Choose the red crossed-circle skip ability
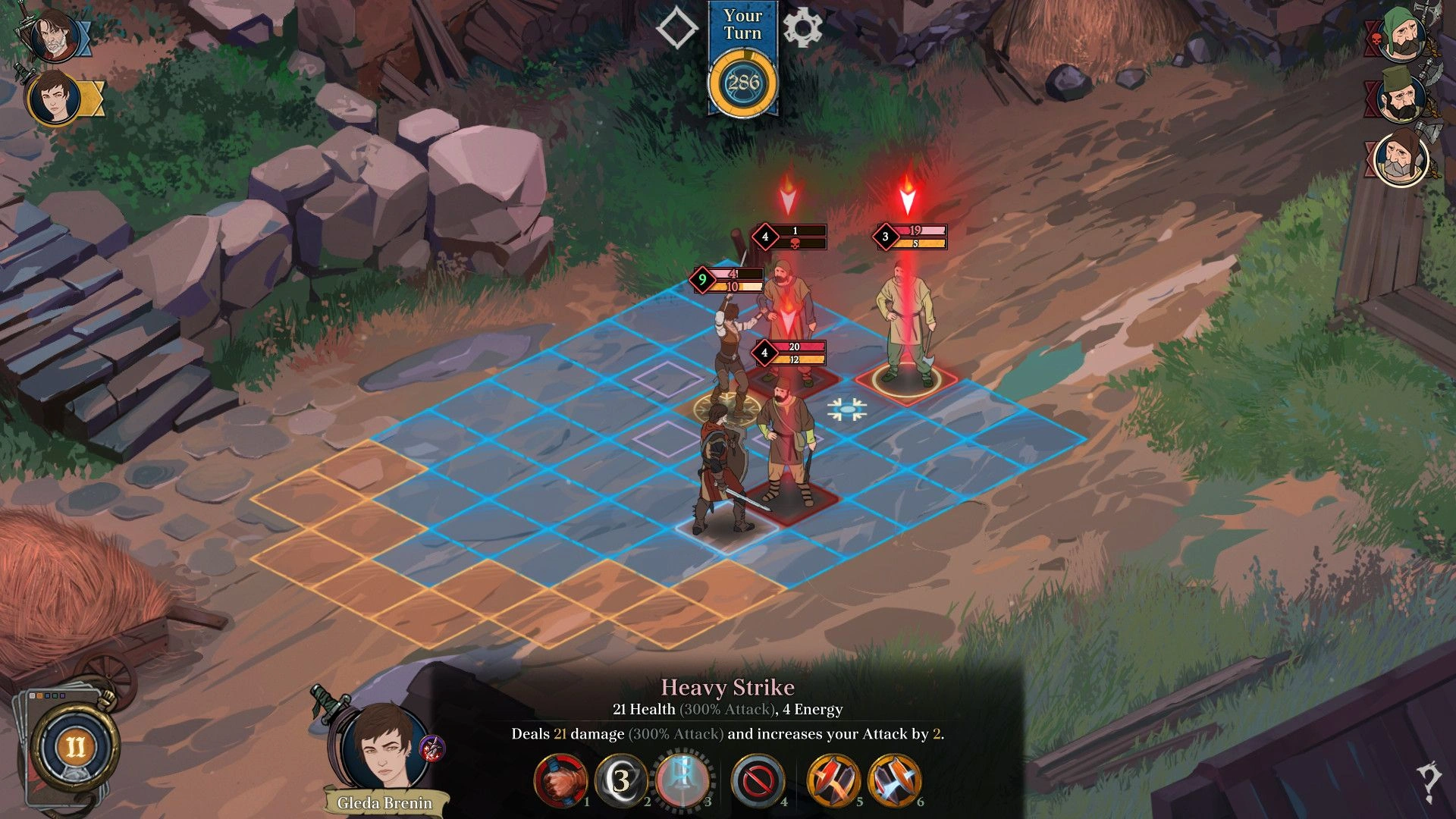The width and height of the screenshot is (1456, 819). point(758,780)
